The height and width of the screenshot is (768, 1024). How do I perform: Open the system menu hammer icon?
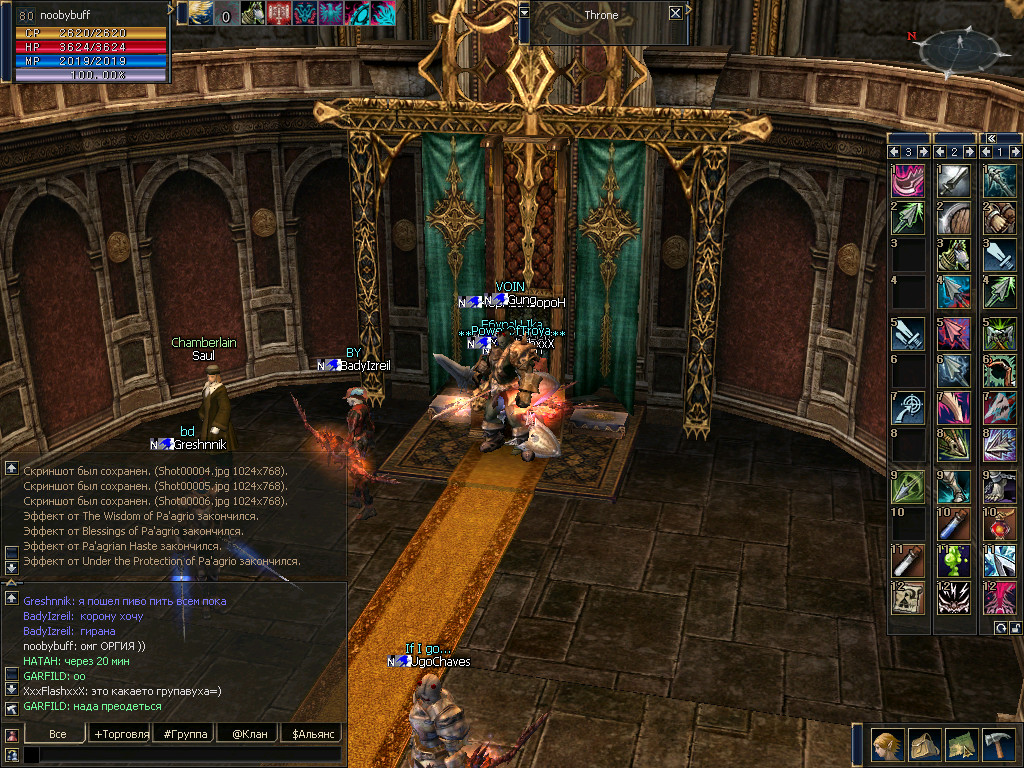(x=999, y=745)
